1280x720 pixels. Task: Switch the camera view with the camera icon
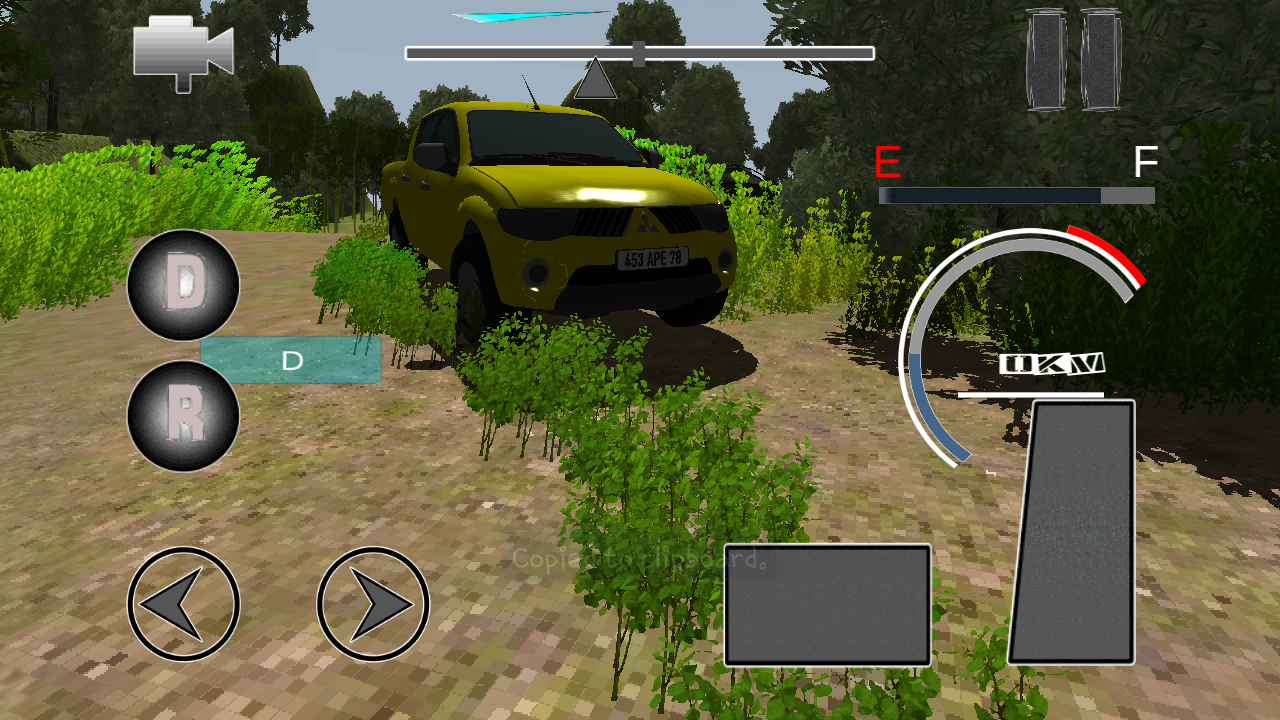coord(183,52)
